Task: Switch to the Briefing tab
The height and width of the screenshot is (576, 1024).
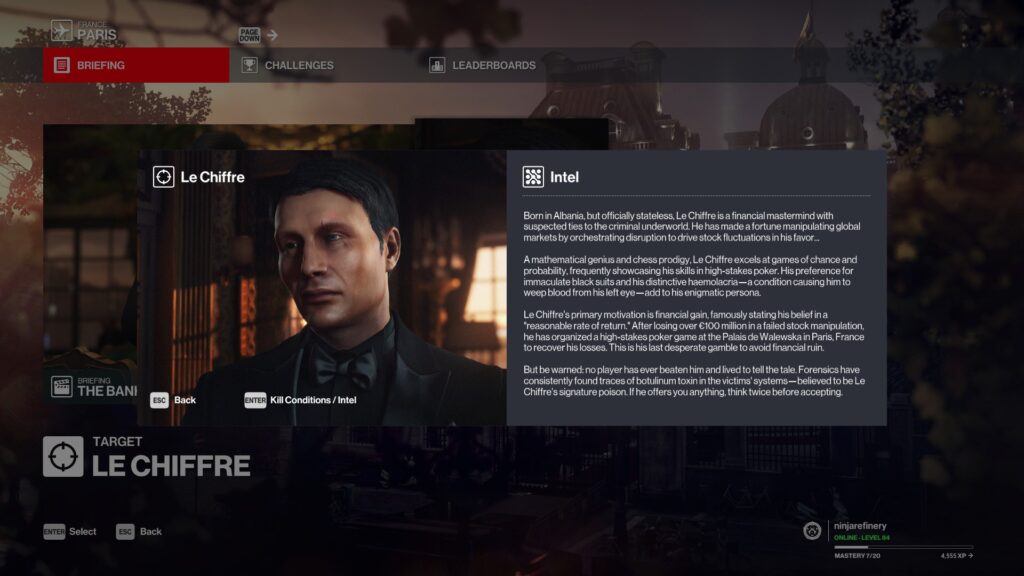Action: (x=136, y=65)
